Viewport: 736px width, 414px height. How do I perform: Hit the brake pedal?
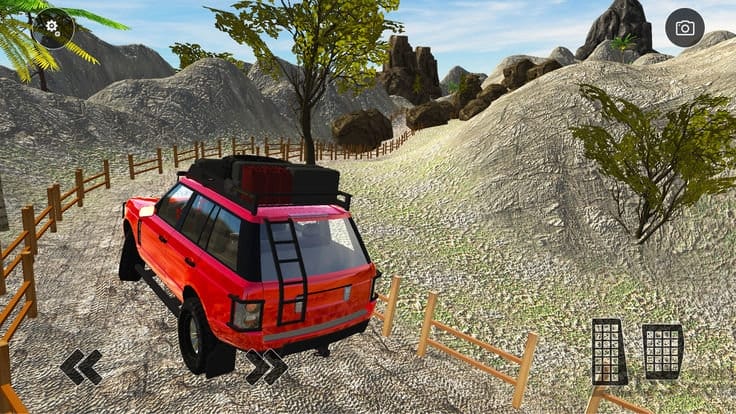pos(609,352)
